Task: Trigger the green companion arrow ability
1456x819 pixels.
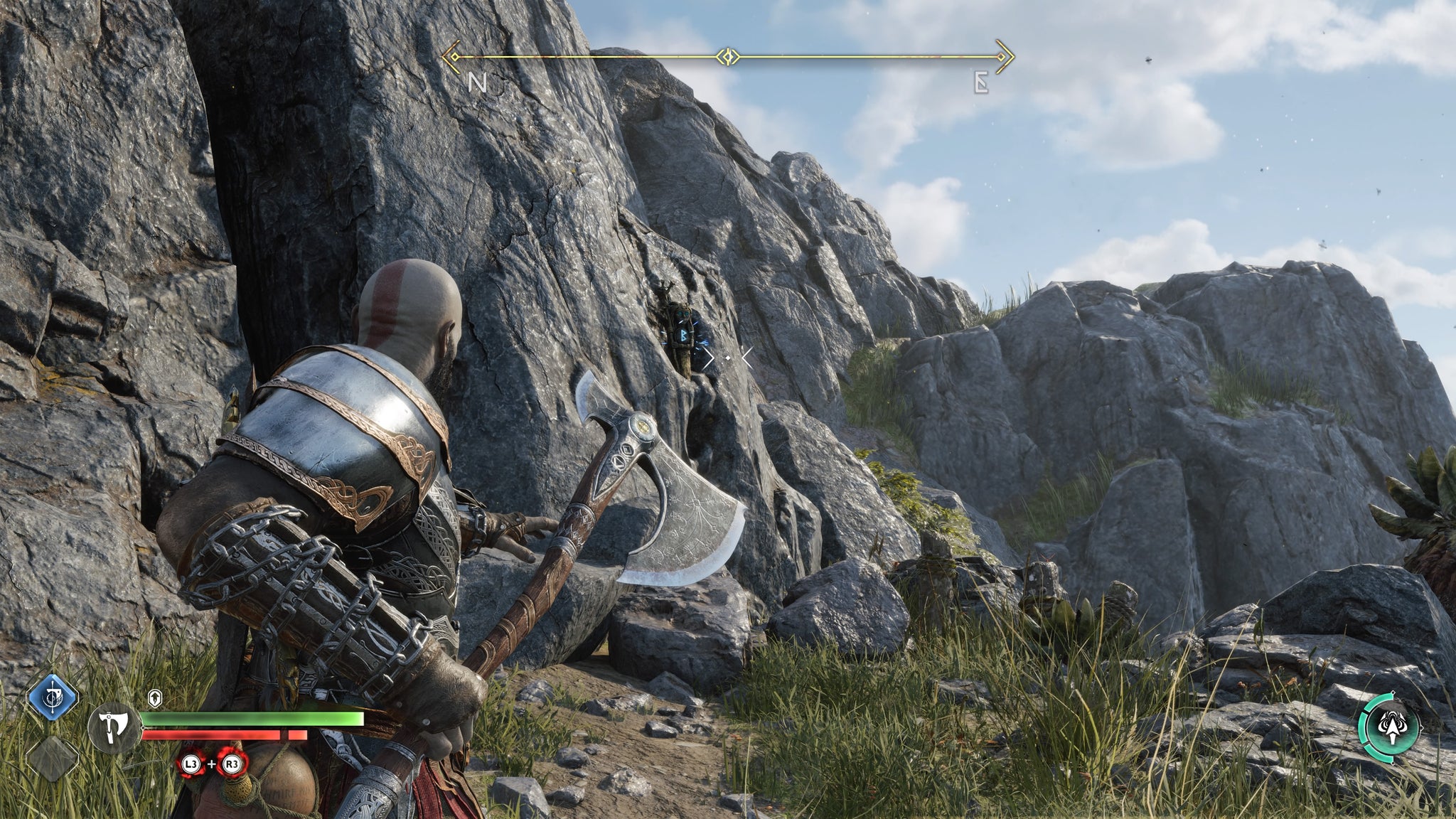Action: coord(1391,727)
